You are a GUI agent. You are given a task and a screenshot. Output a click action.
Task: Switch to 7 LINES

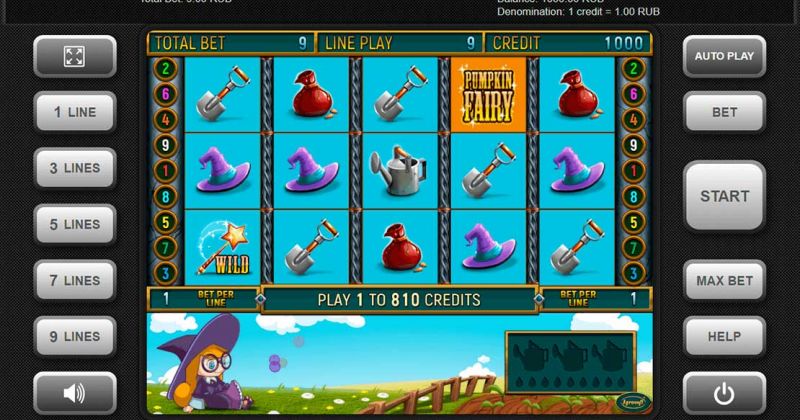(75, 281)
